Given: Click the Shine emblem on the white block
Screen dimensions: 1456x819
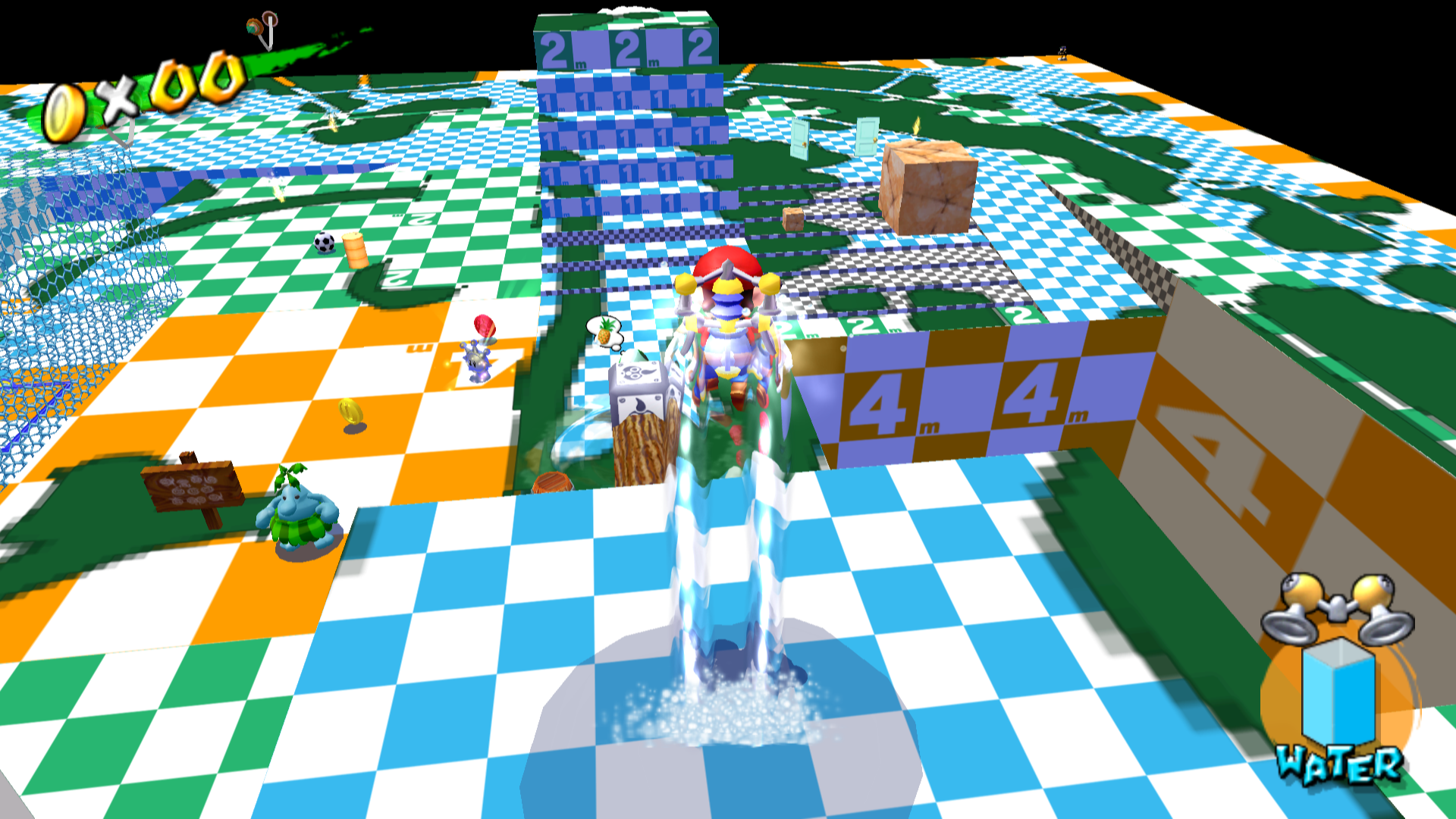Looking at the screenshot, I should click(637, 373).
